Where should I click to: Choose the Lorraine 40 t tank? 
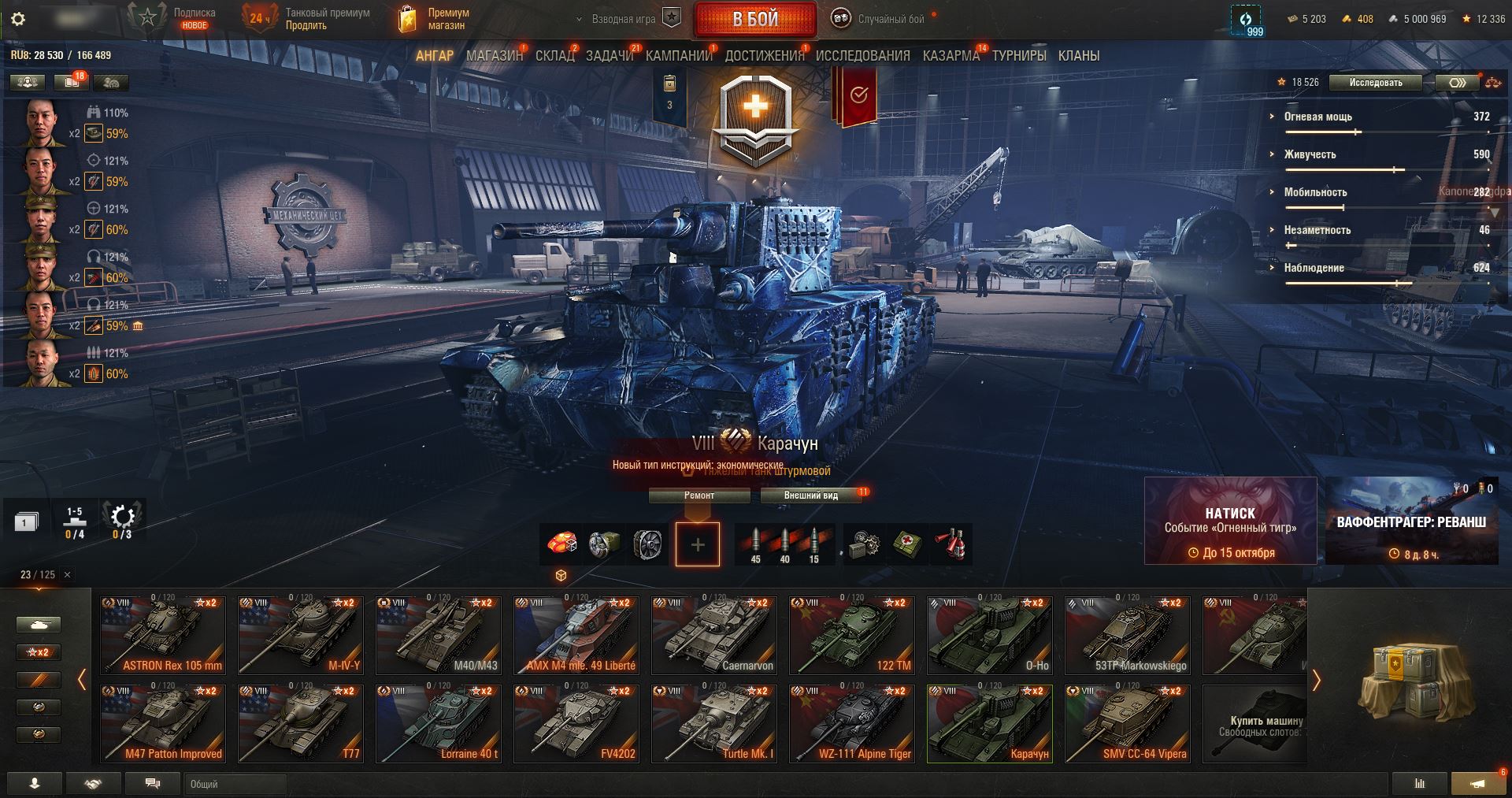point(438,723)
